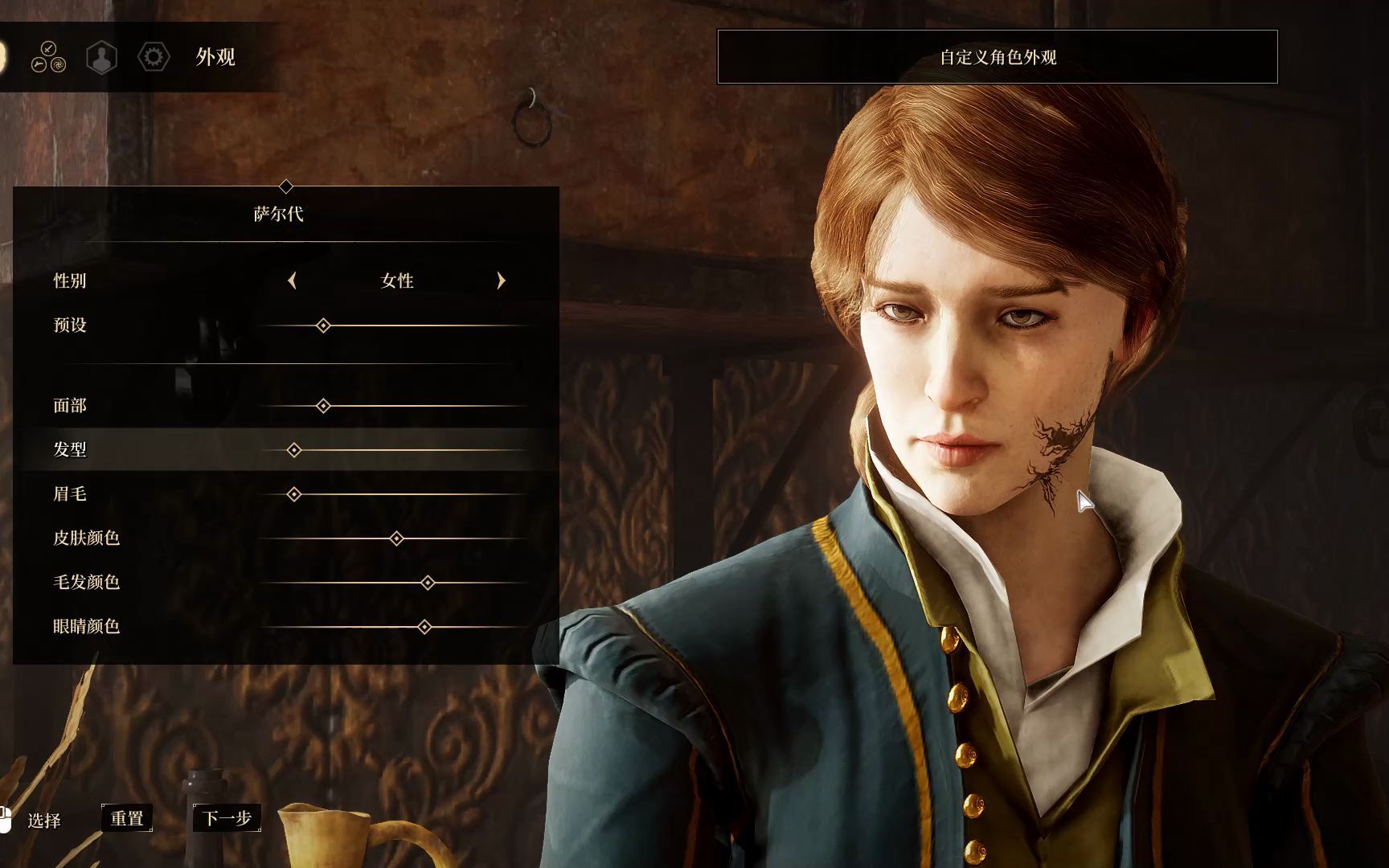The image size is (1389, 868).
Task: Set the 眼睛颜色 eye color slider
Action: click(424, 627)
